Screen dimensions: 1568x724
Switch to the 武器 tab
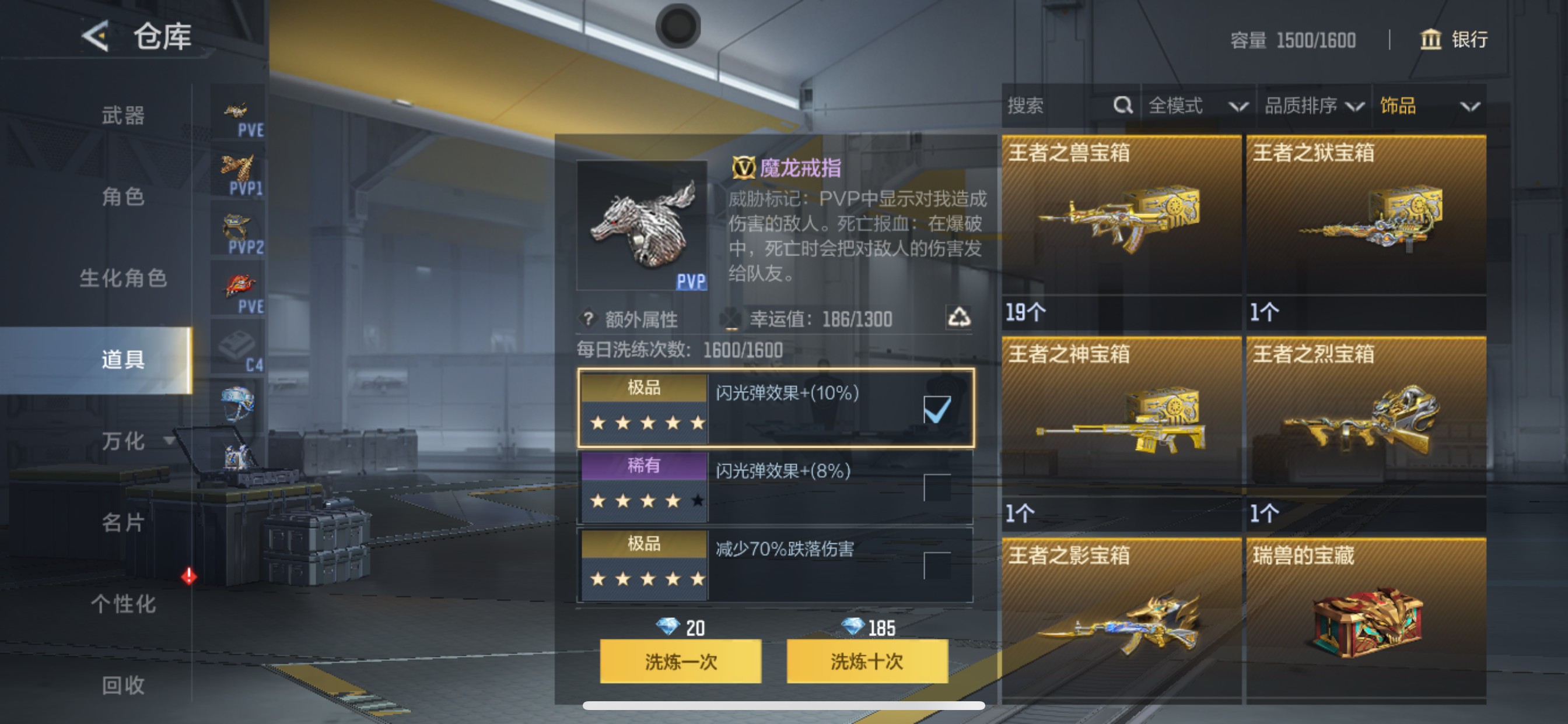pos(122,117)
